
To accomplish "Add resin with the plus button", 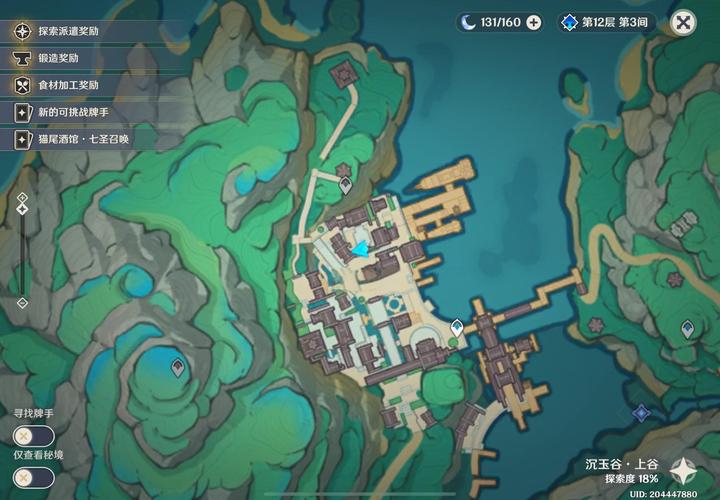I will tap(534, 22).
